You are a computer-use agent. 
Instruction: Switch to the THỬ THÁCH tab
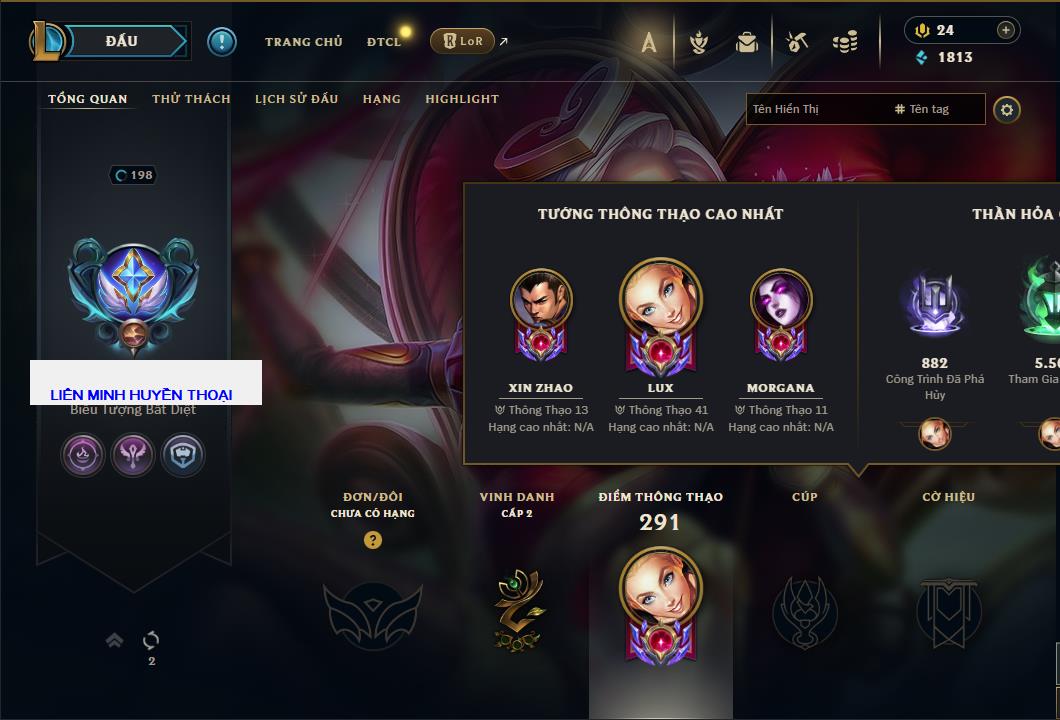pos(191,99)
